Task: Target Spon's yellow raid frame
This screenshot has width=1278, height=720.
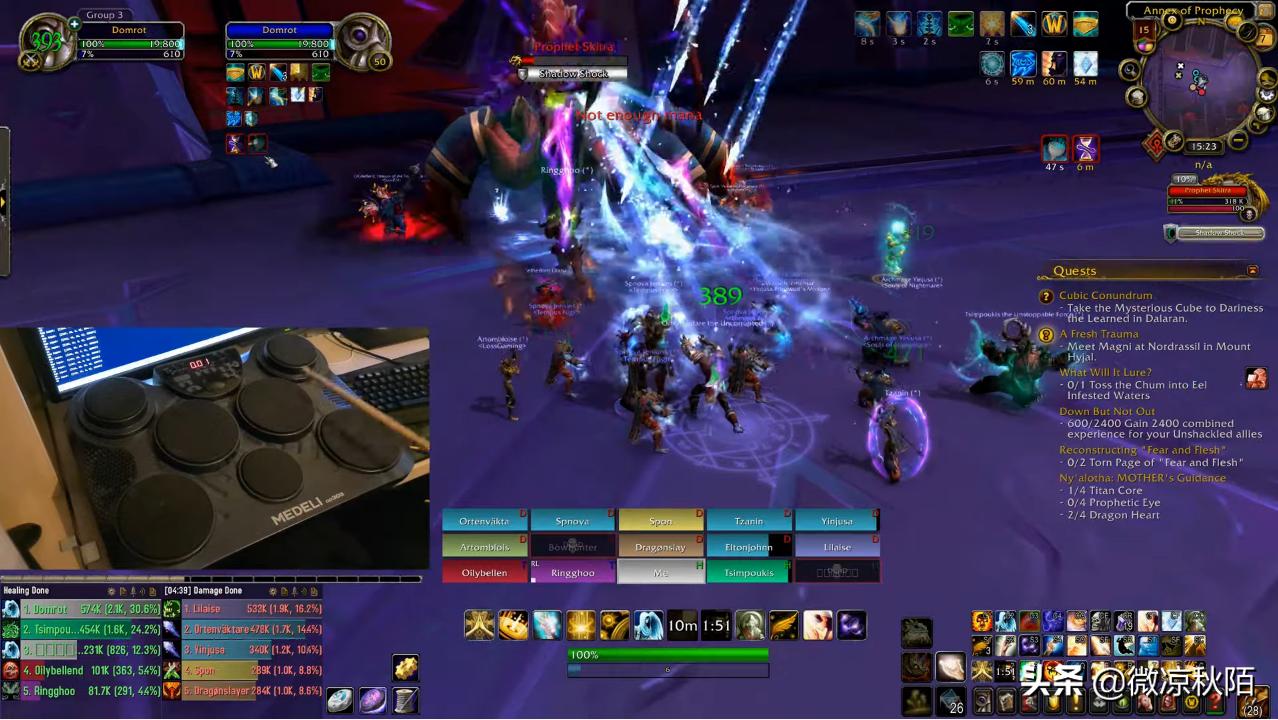Action: coord(661,521)
